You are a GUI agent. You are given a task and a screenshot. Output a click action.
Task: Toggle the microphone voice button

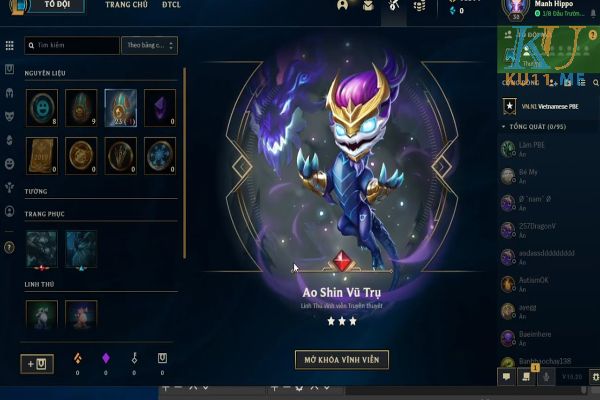coord(547,377)
